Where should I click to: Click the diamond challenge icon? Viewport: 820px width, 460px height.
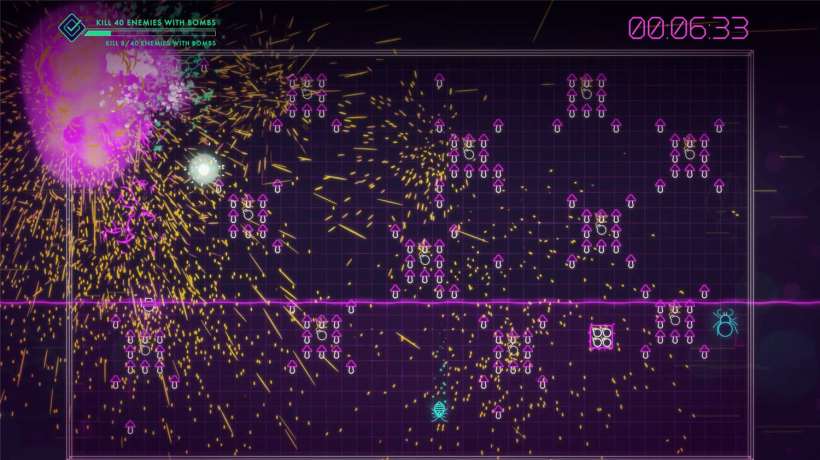coord(70,27)
